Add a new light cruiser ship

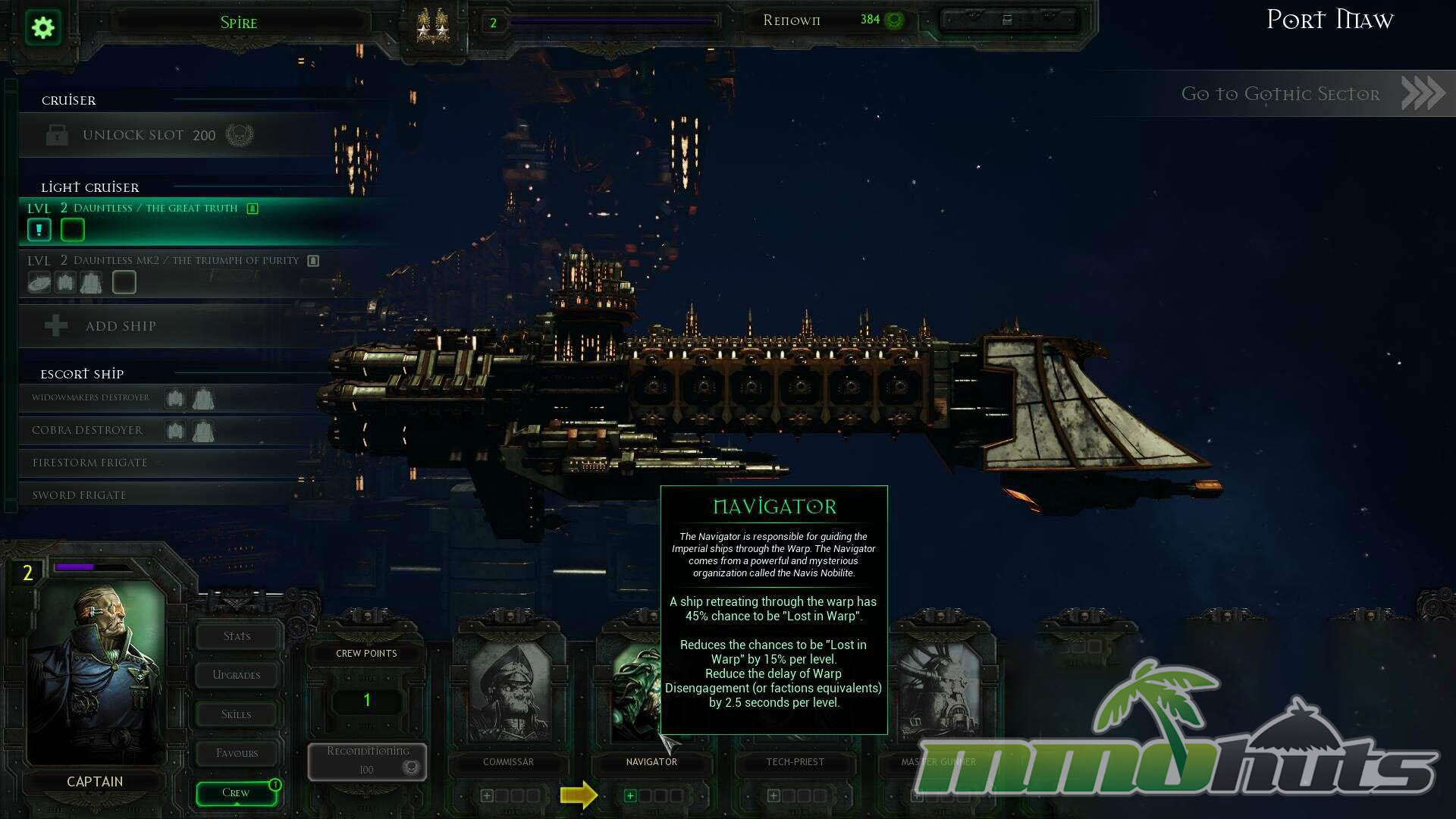tap(120, 327)
